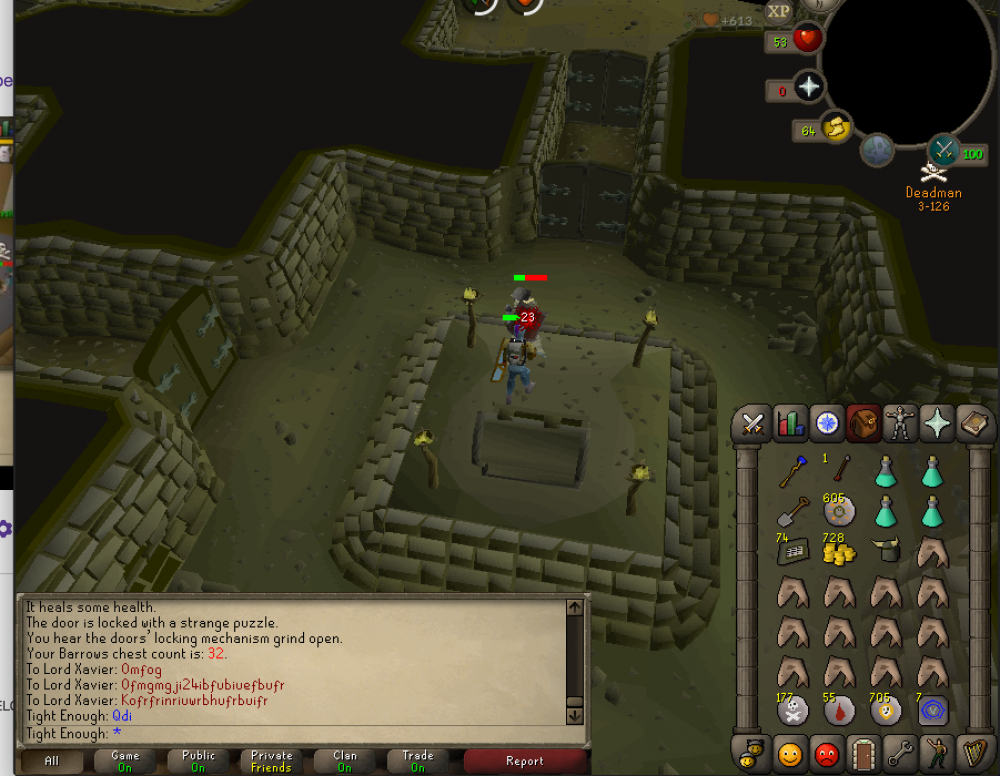Open the Logout door tab
This screenshot has width=1000, height=776.
coord(863,752)
